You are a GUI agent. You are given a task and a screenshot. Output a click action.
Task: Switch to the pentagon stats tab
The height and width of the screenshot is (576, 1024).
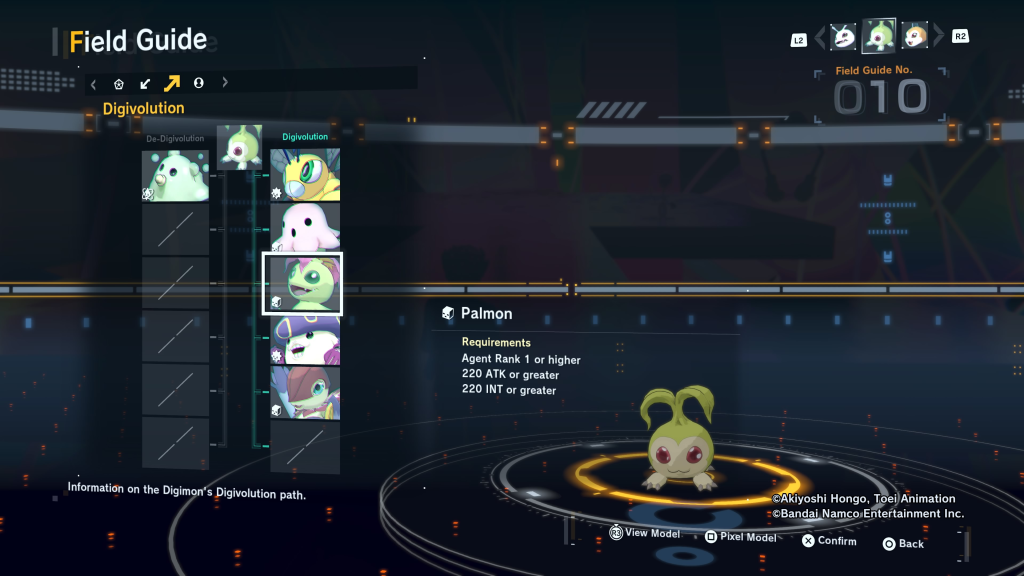119,84
